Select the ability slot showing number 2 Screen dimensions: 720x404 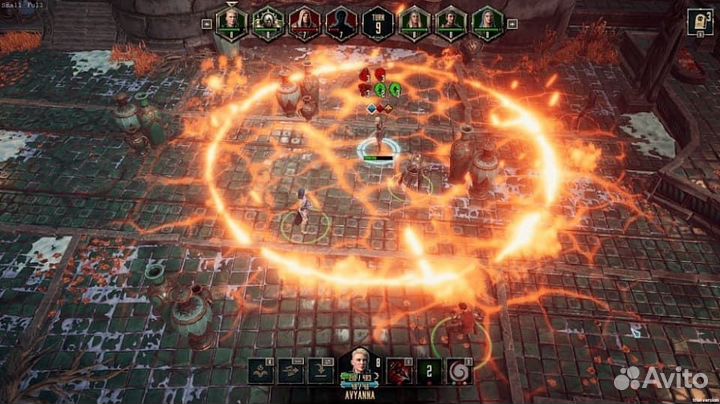[429, 371]
